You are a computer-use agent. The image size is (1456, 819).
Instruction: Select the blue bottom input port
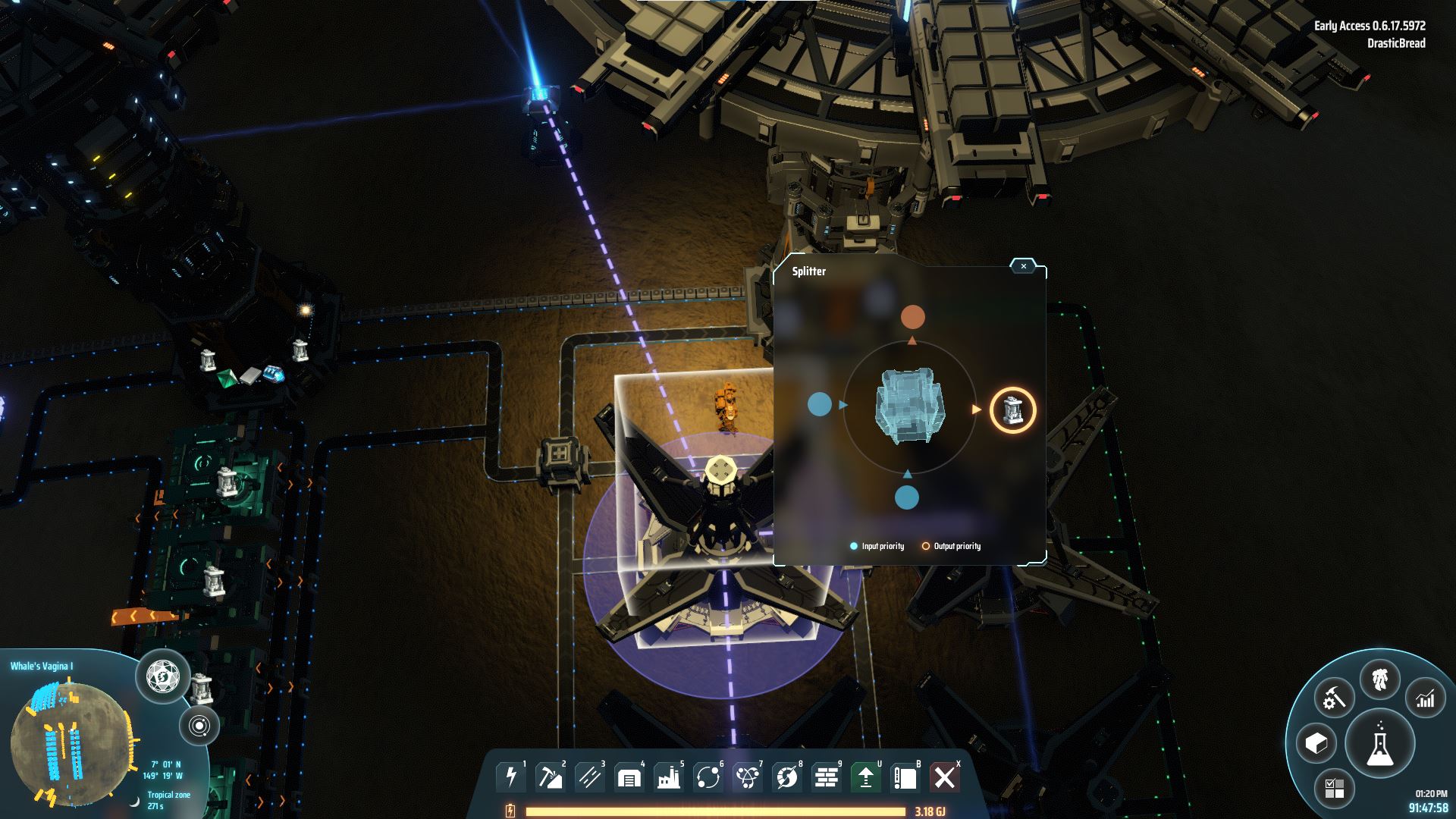(907, 497)
